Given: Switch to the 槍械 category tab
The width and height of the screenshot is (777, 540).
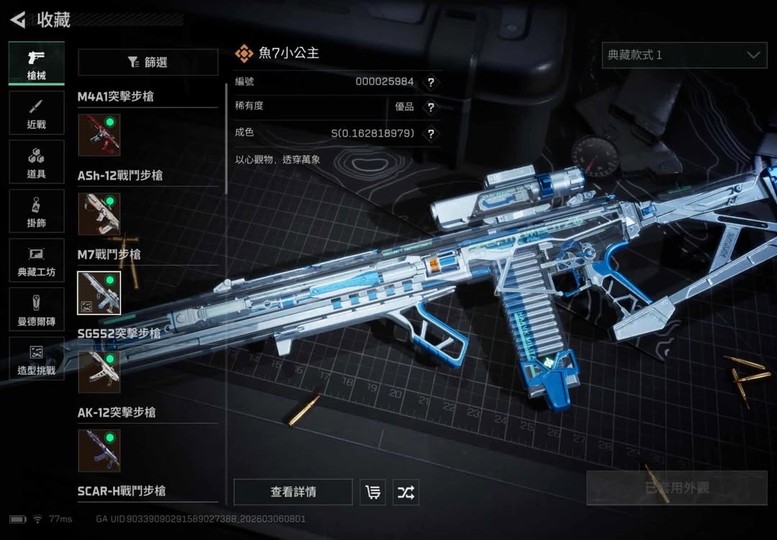Looking at the screenshot, I should click(x=37, y=62).
